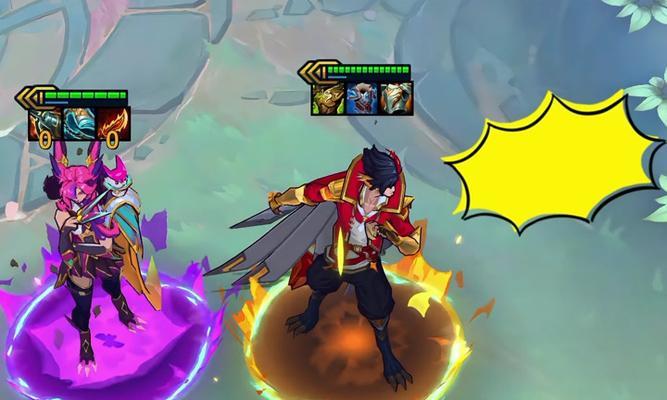Click the flaming red blade item
This screenshot has height=400, width=667.
pyautogui.click(x=113, y=124)
